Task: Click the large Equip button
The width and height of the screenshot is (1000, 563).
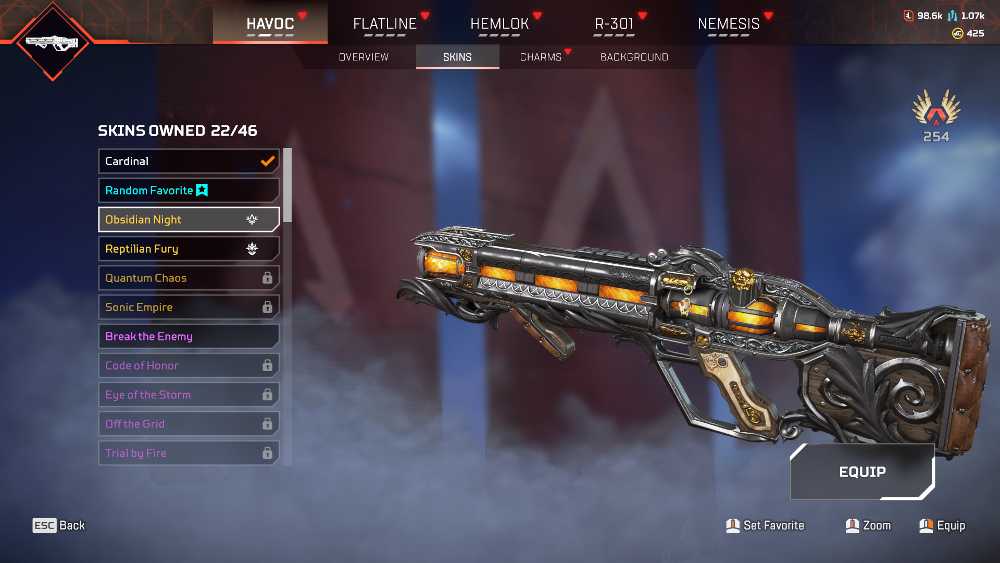Action: [x=862, y=471]
